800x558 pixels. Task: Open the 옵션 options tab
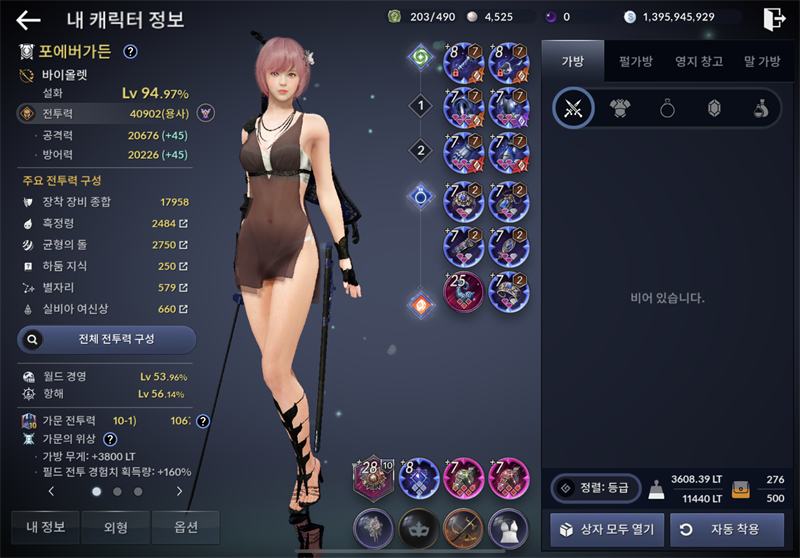click(185, 527)
